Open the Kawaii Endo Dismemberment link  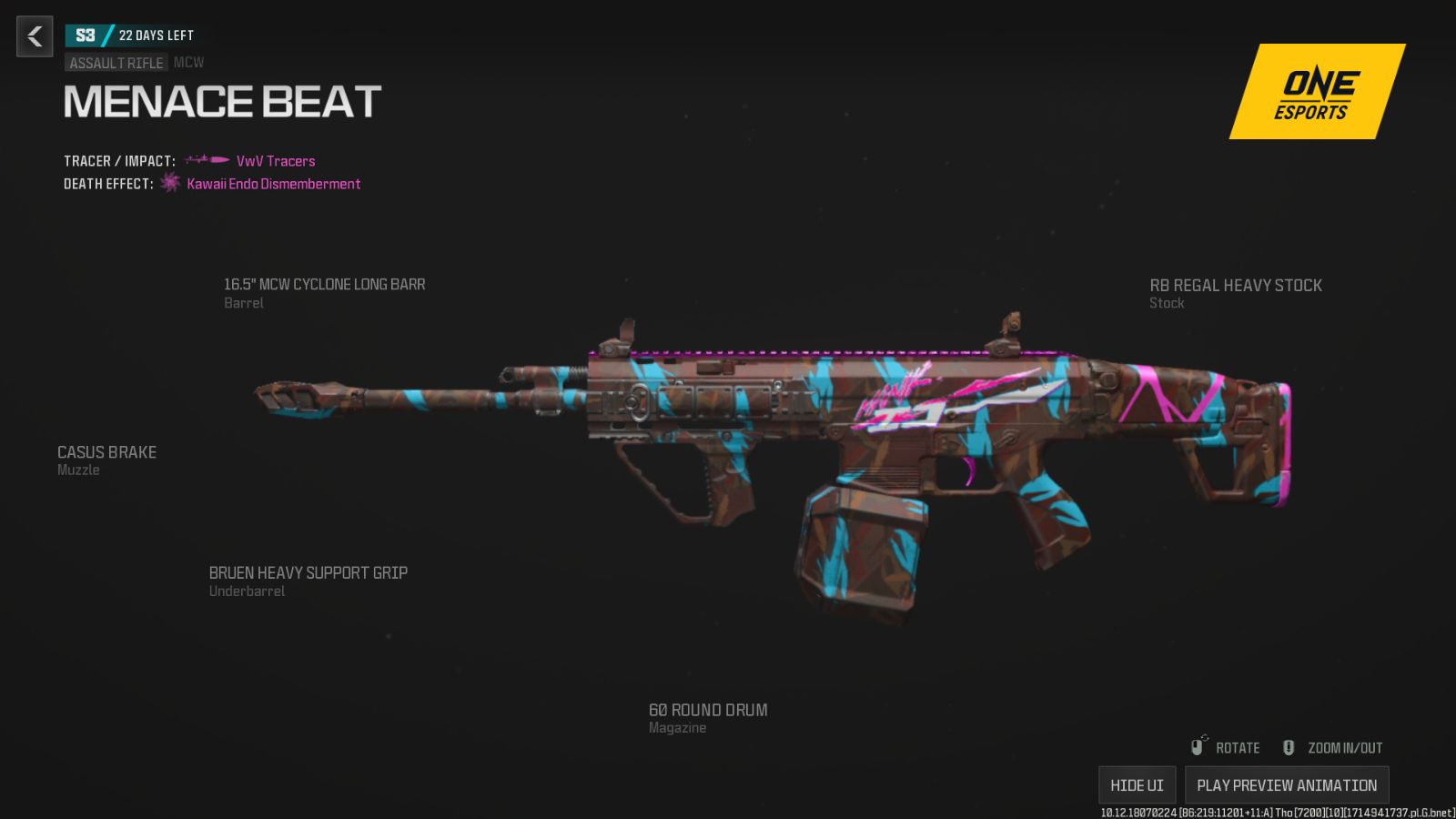pyautogui.click(x=274, y=184)
